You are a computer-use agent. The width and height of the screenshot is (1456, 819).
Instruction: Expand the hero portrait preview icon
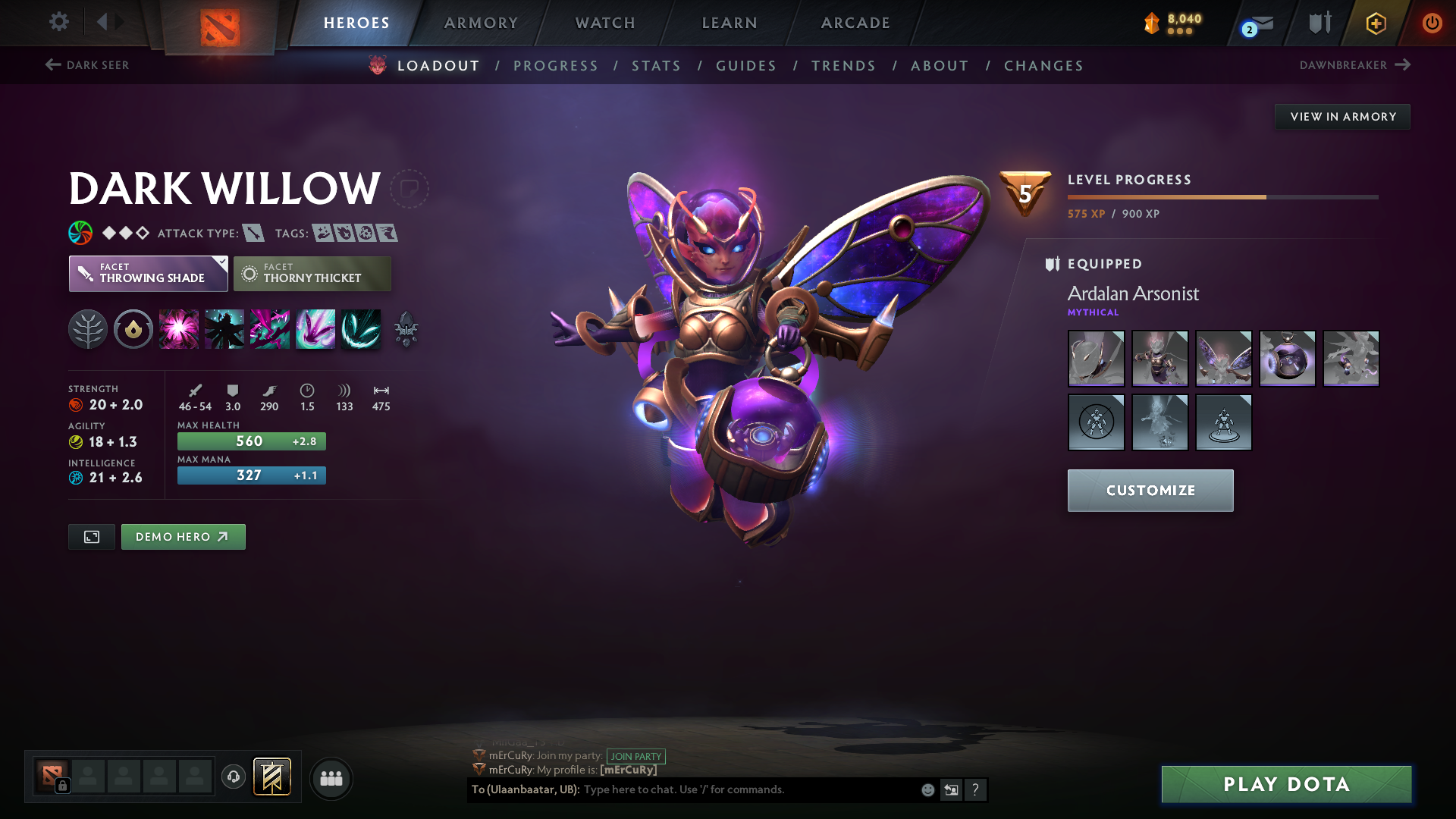[91, 536]
